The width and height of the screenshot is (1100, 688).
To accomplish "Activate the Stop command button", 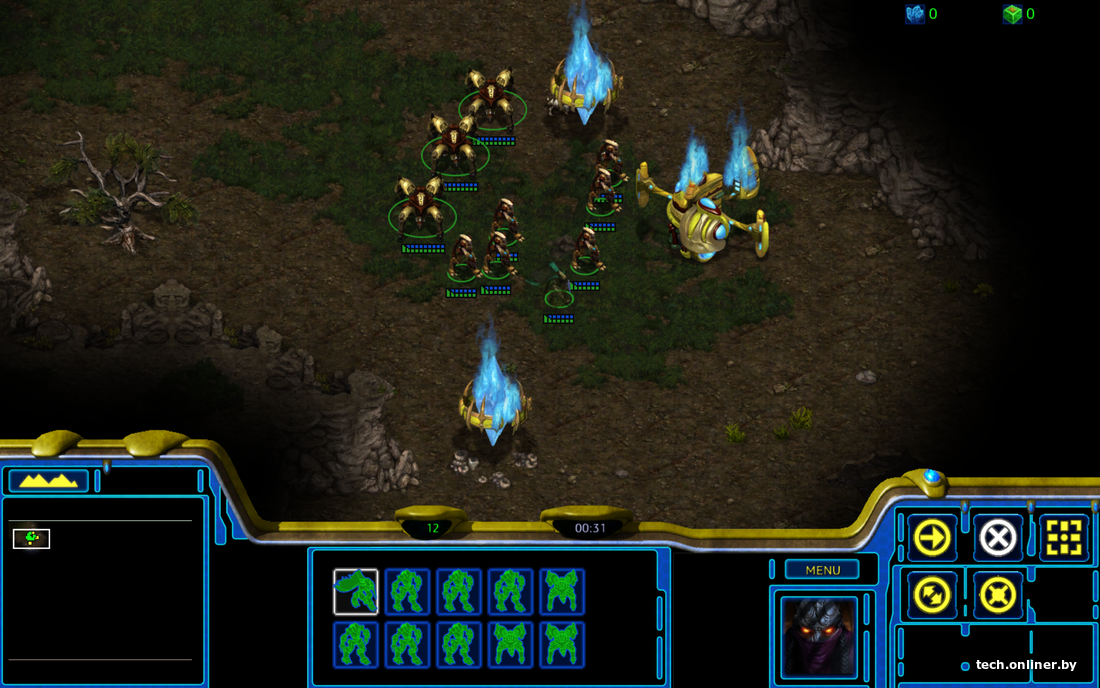I will tap(997, 538).
